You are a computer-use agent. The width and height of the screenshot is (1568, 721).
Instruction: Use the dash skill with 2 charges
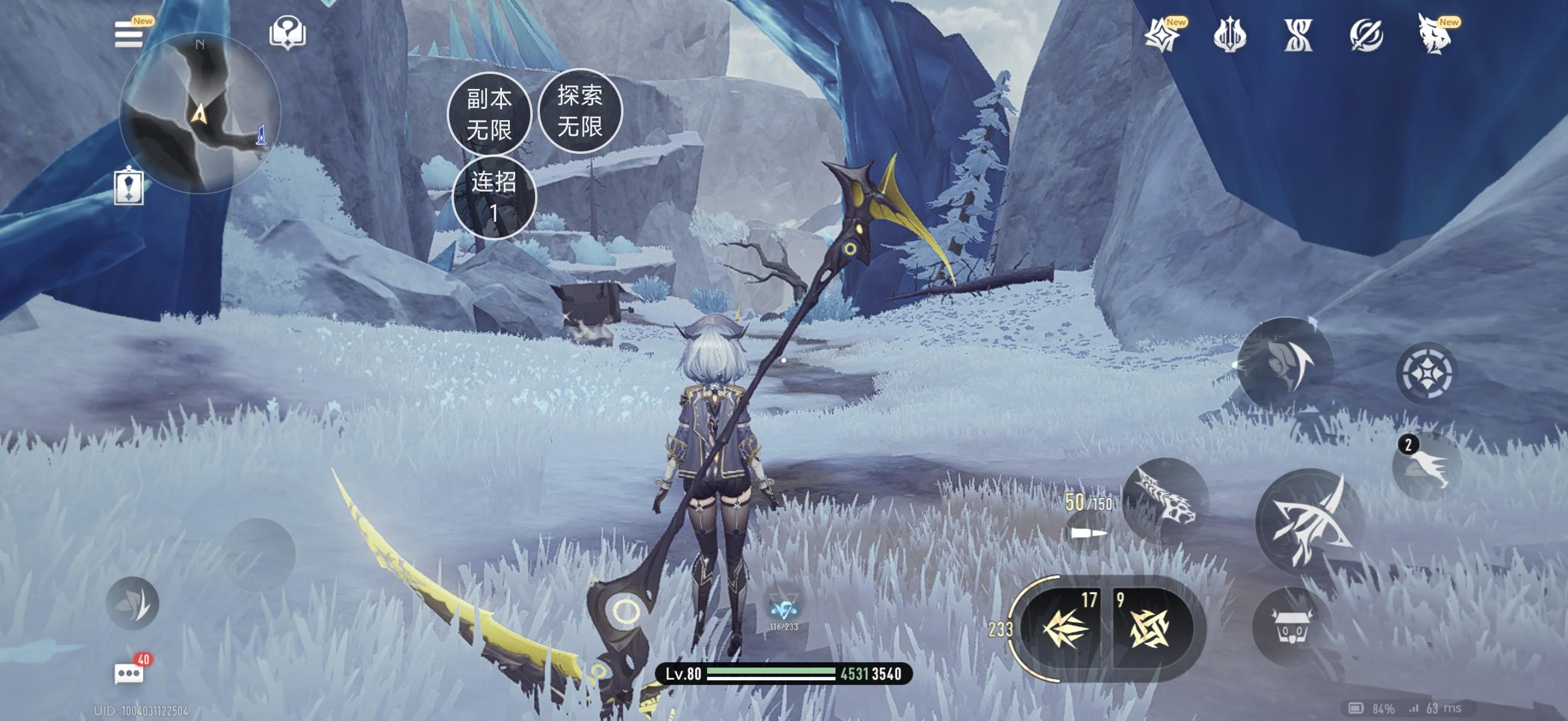pos(1427,467)
